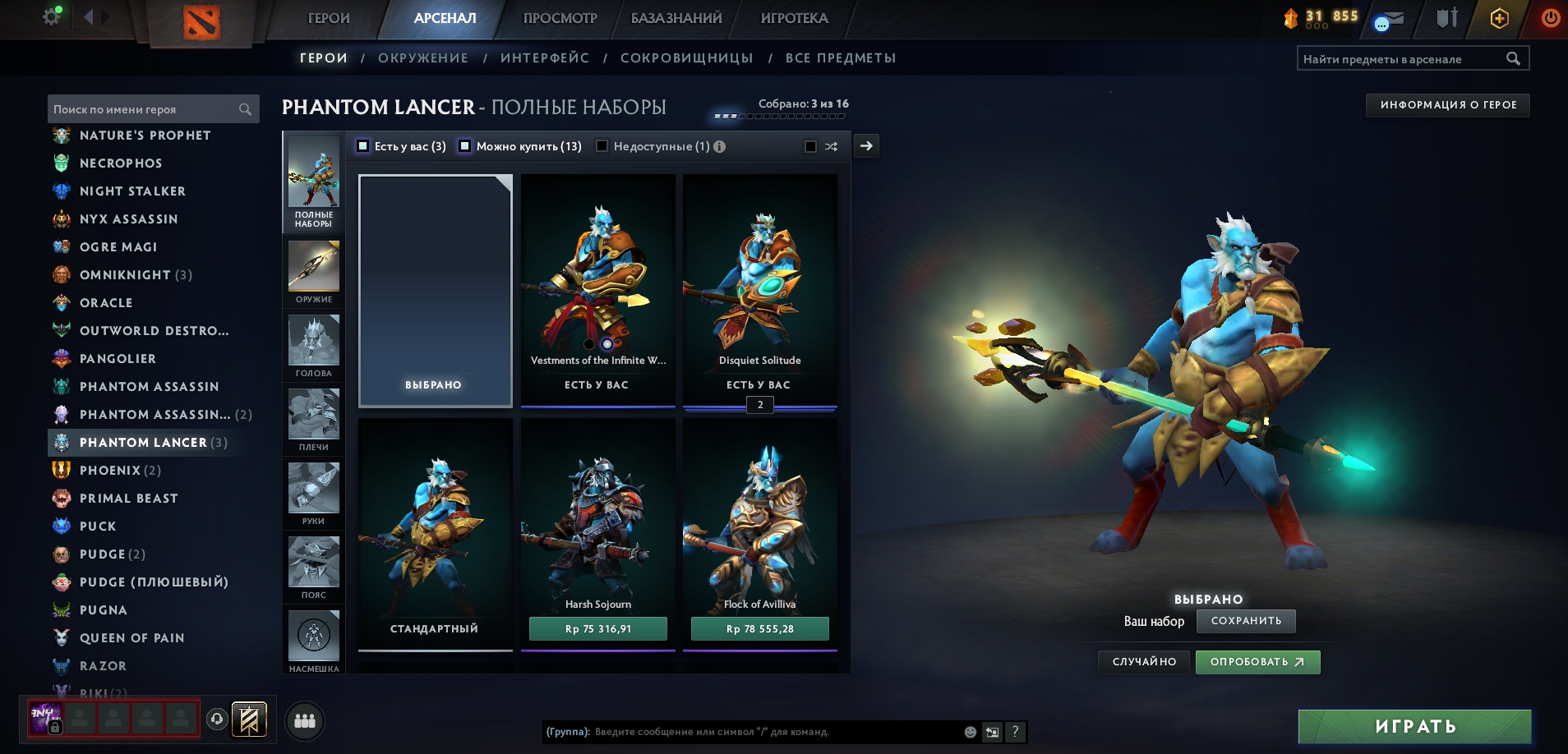Open ИНФОРМАЦИЯ О ГЕРОЕ
The width and height of the screenshot is (1568, 754).
pyautogui.click(x=1447, y=105)
